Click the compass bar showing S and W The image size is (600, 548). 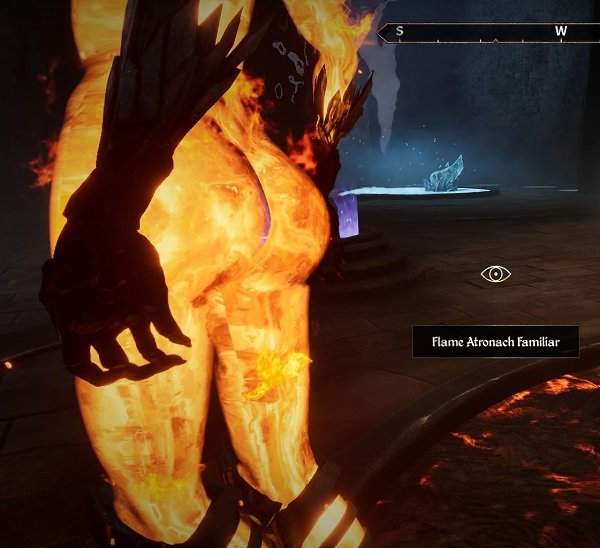(488, 32)
